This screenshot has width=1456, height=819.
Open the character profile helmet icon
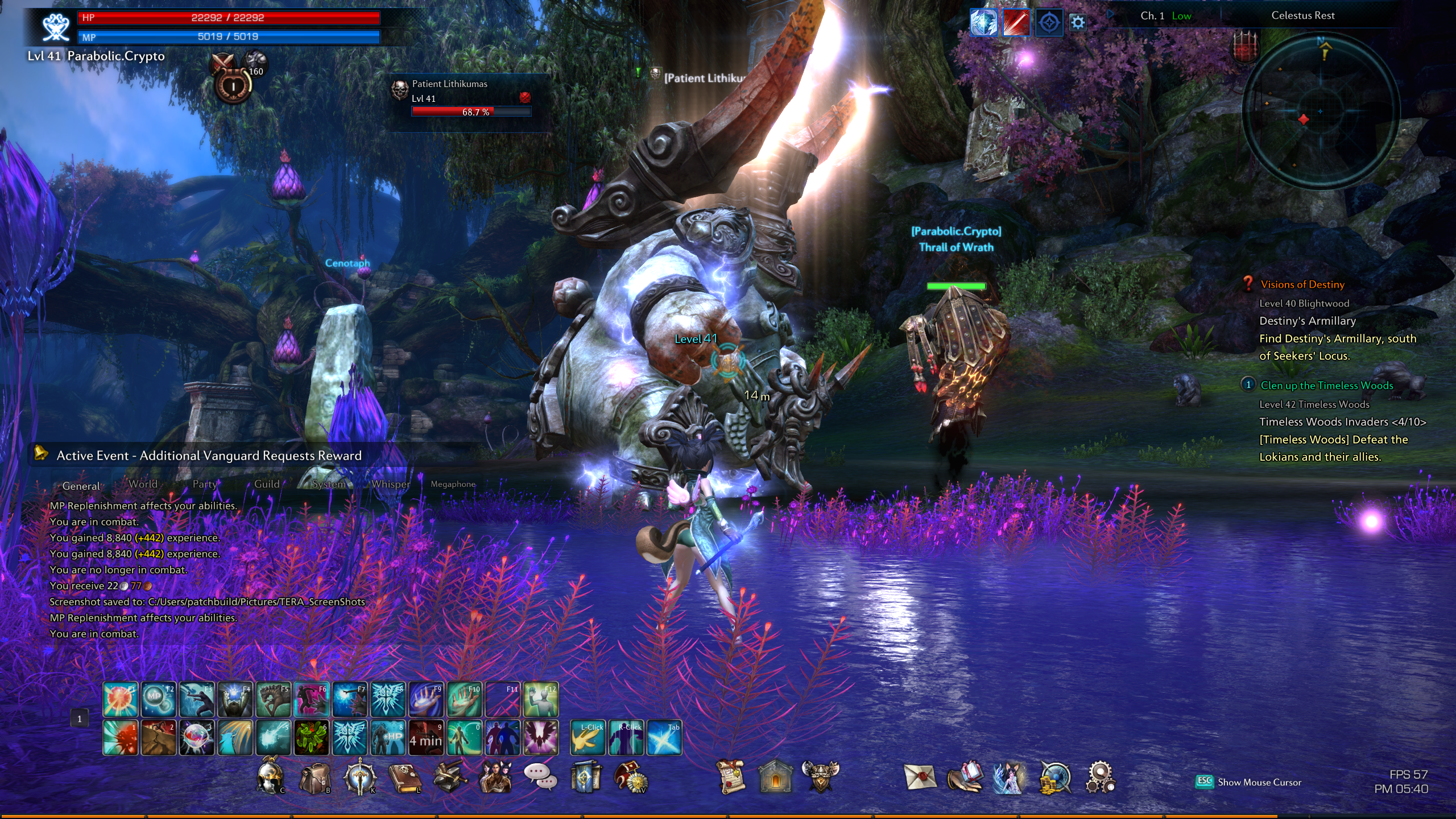pos(270,776)
